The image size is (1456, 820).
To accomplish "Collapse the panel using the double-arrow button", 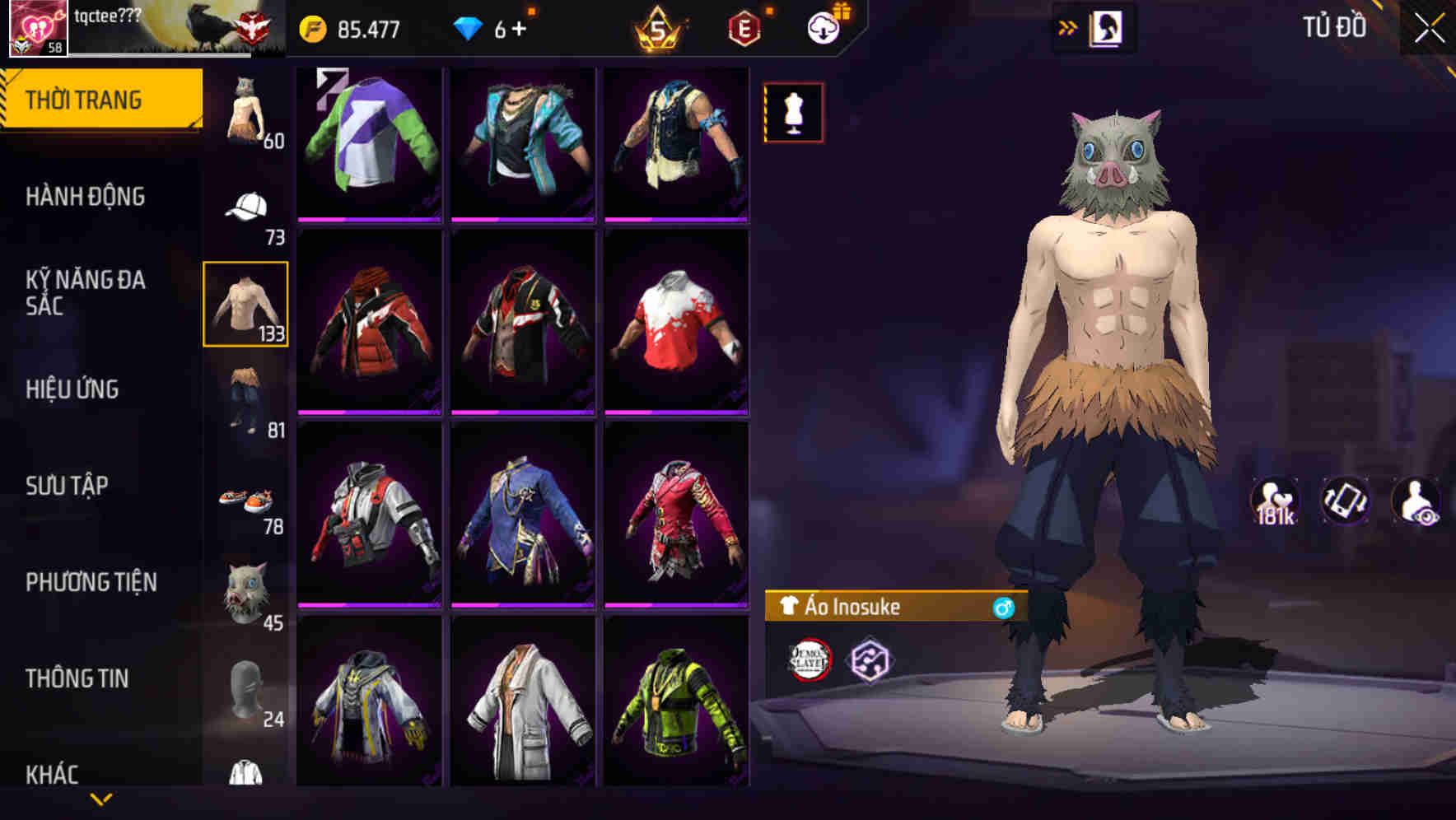I will pos(1065,26).
